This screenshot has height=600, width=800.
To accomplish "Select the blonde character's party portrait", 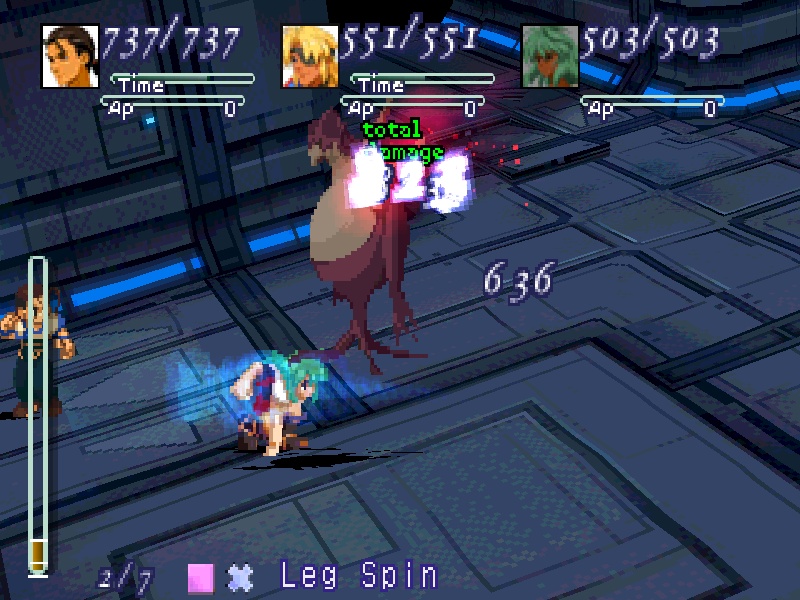I will click(310, 56).
